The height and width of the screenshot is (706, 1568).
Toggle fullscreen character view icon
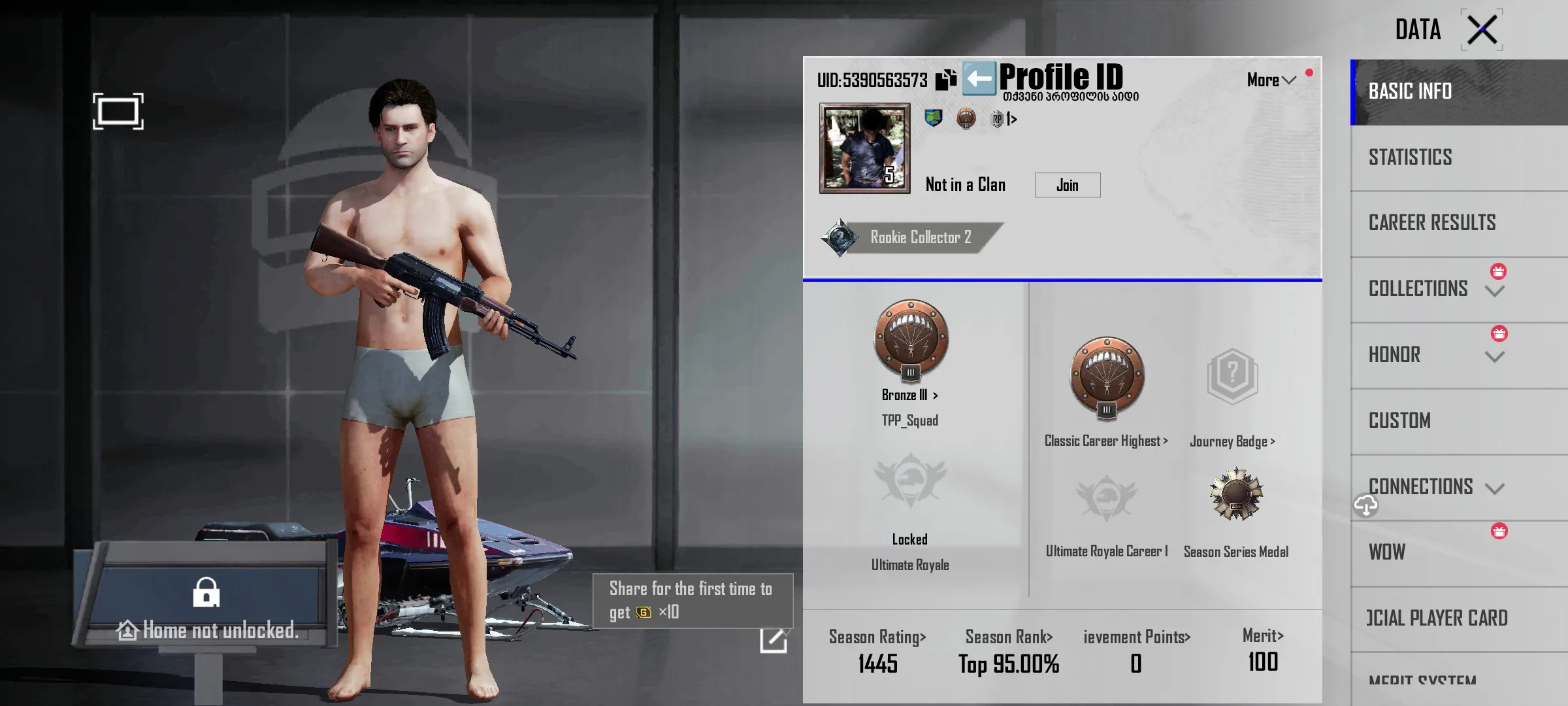tap(118, 111)
